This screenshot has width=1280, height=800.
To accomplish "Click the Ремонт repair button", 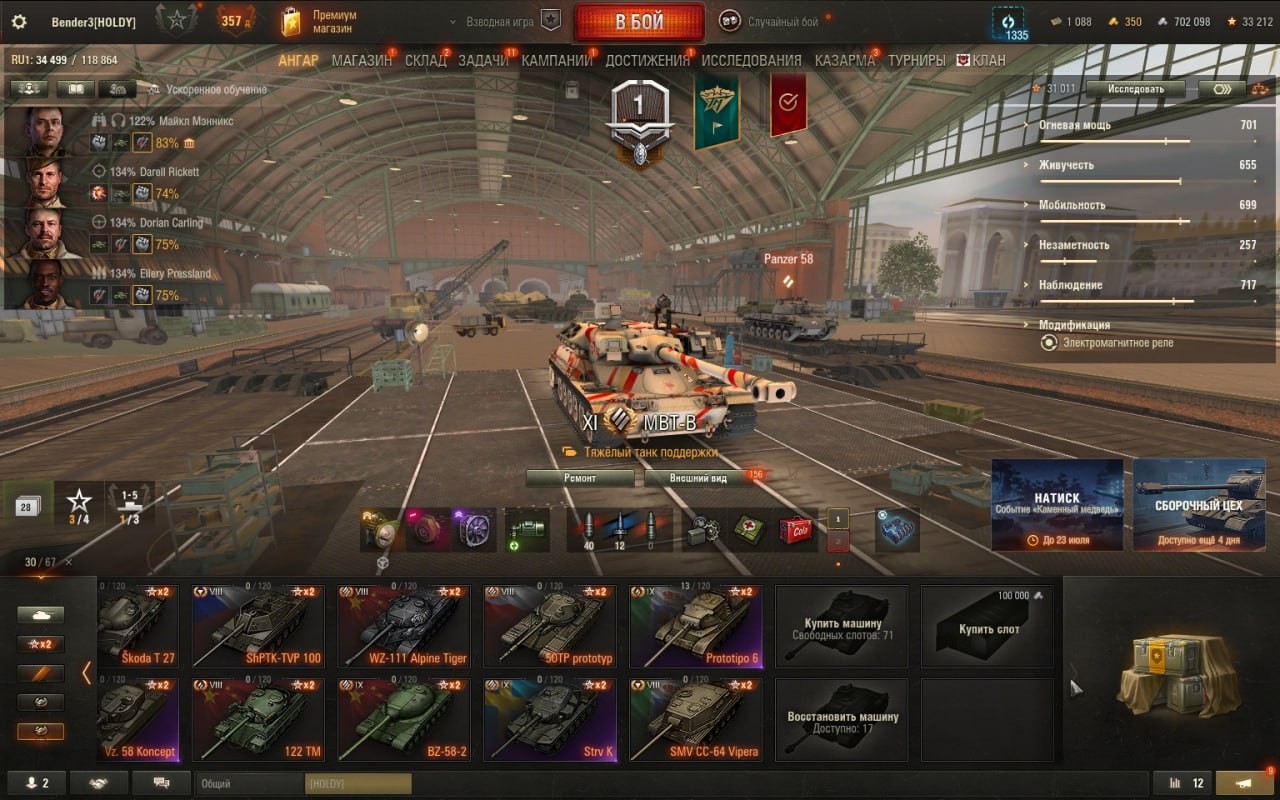I will pyautogui.click(x=580, y=478).
